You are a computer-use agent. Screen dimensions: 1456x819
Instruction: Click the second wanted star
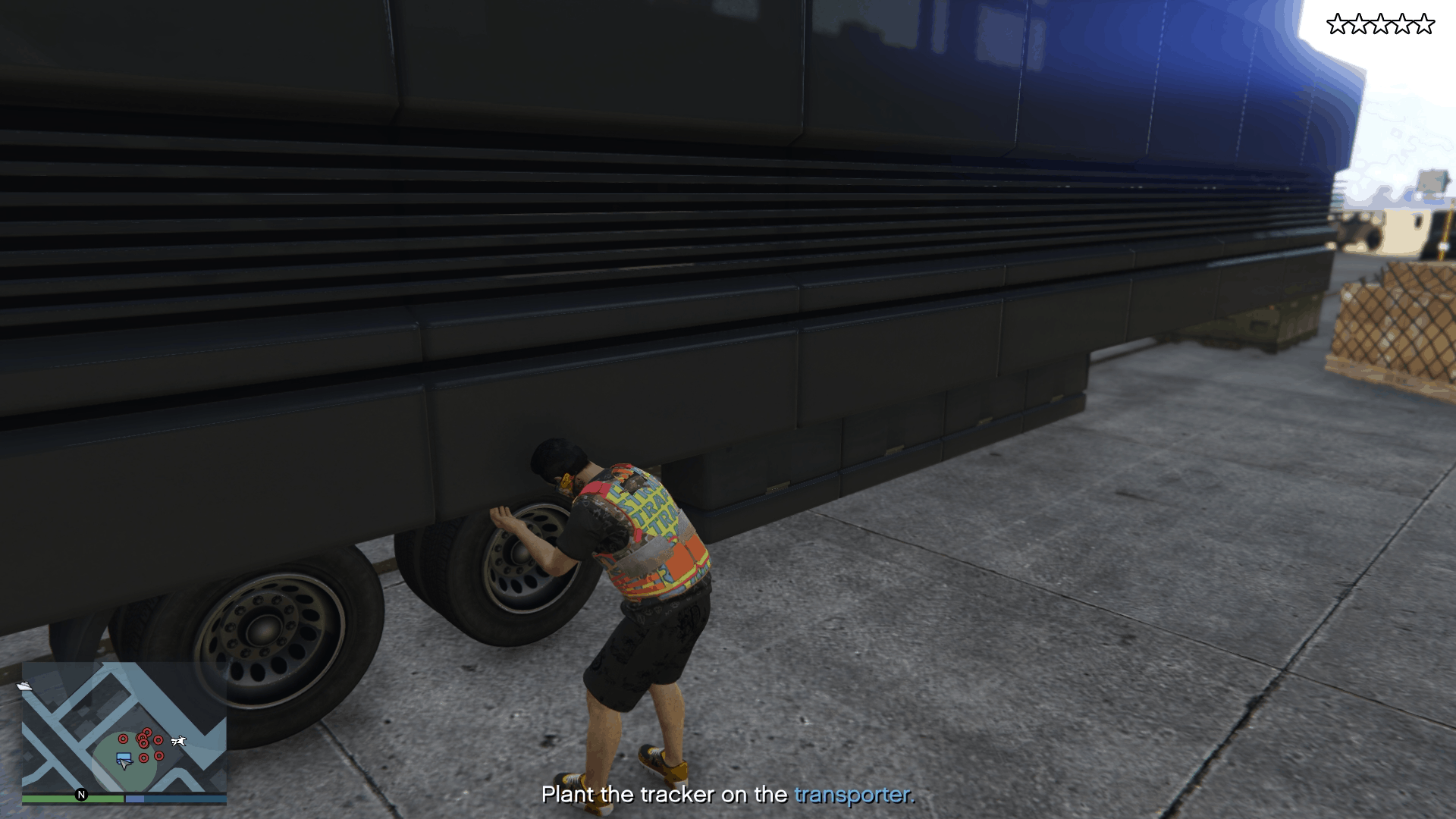[1359, 24]
